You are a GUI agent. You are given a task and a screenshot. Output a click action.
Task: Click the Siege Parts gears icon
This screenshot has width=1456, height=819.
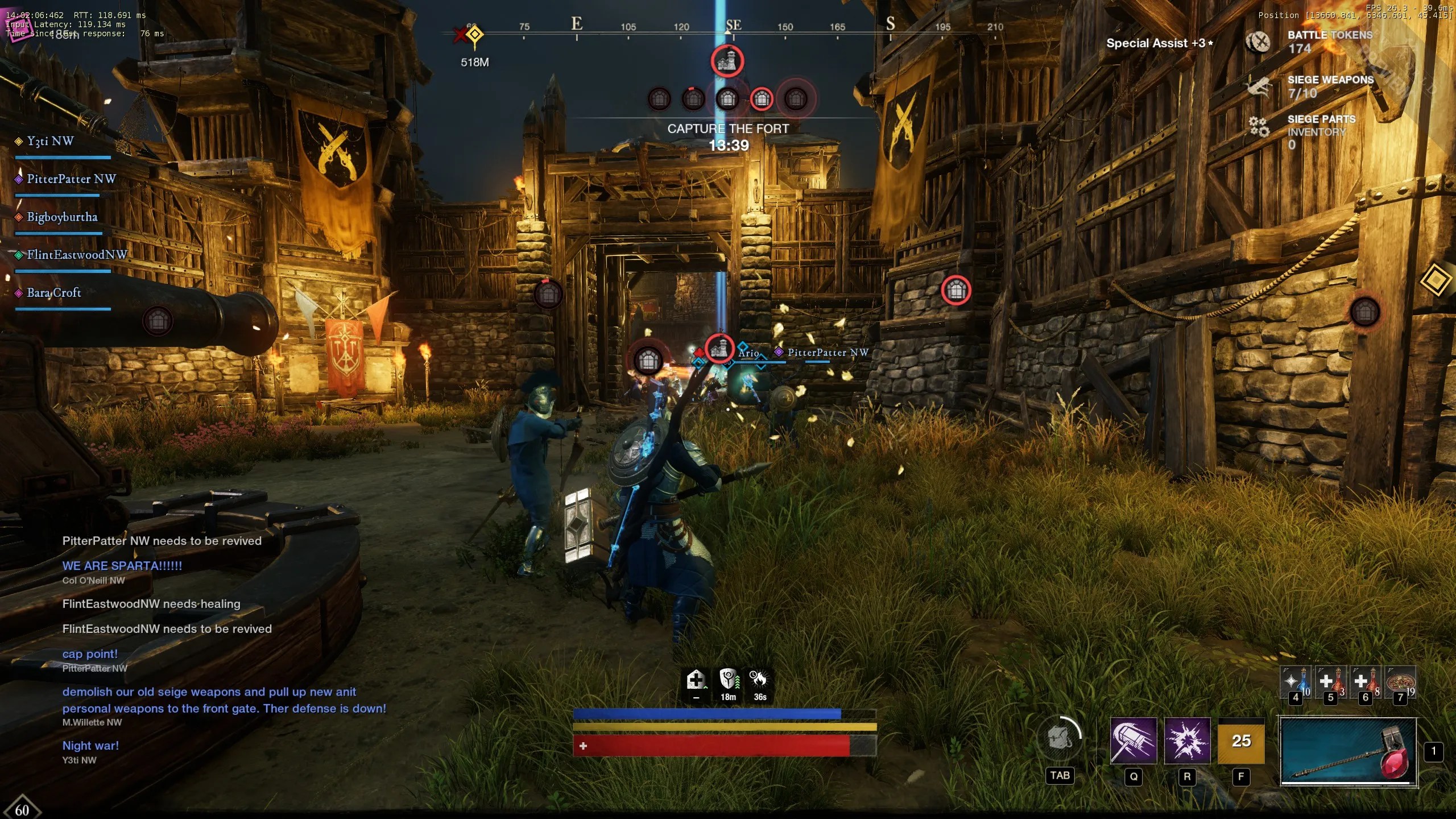click(1259, 126)
